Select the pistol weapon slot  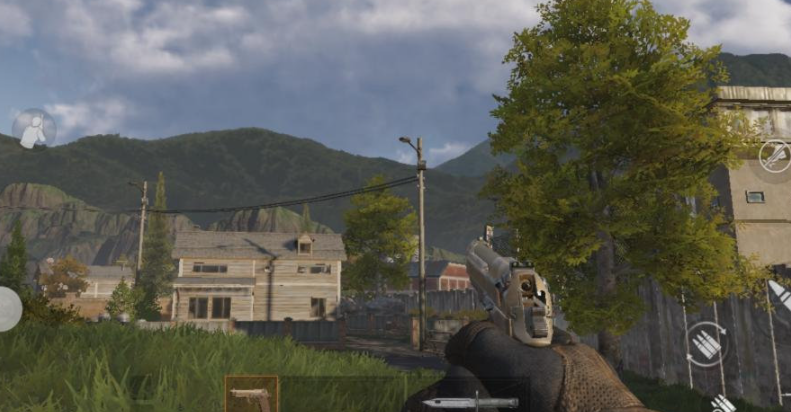tap(251, 395)
